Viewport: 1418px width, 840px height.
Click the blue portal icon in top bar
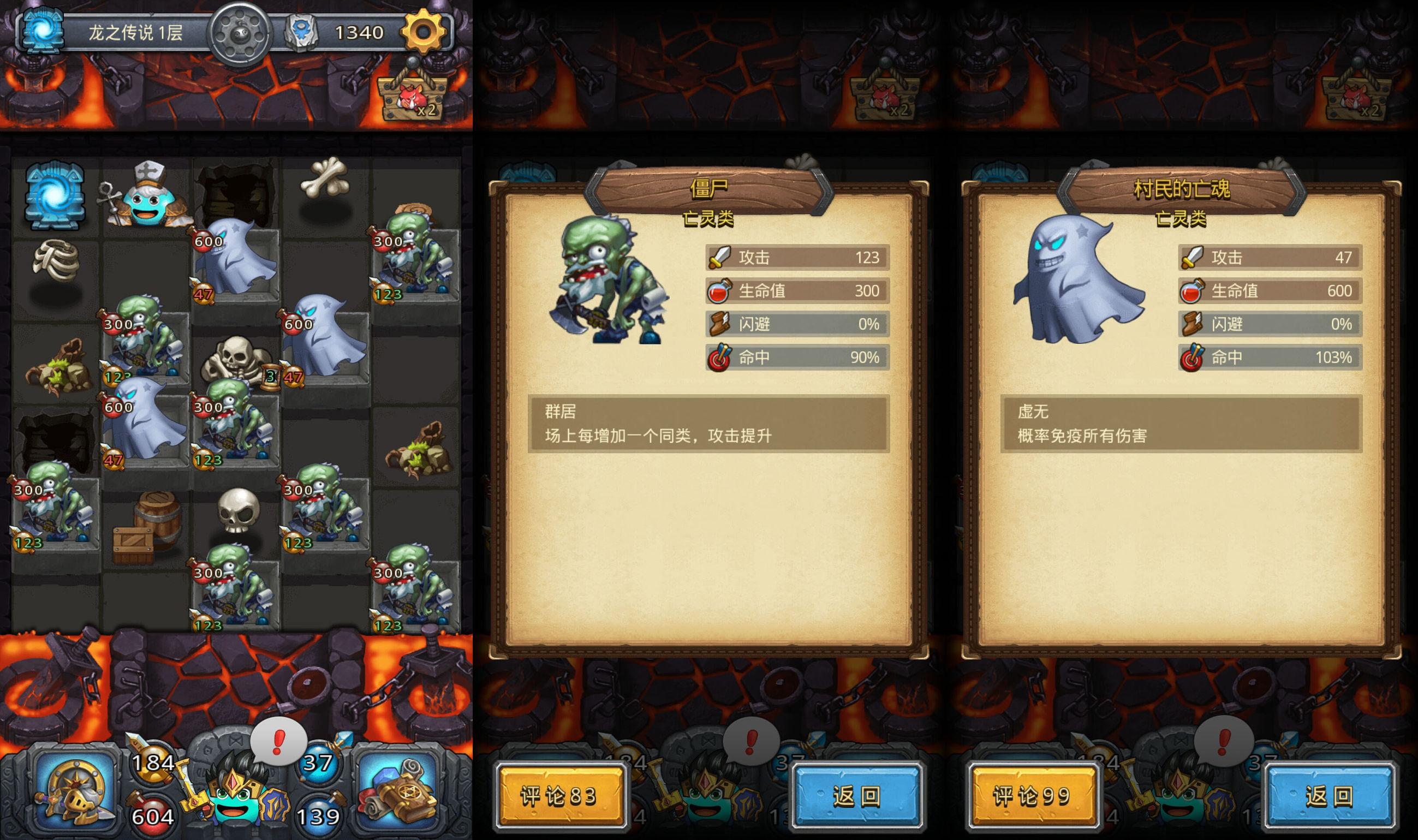tap(41, 31)
